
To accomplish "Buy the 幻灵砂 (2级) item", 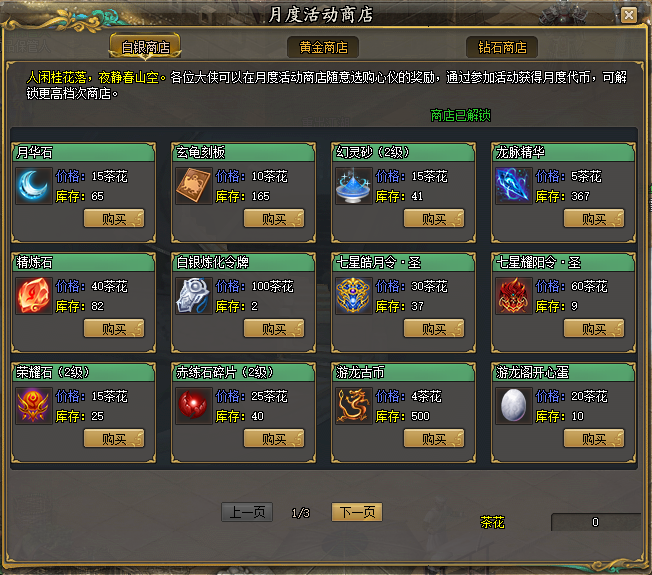I will point(434,219).
